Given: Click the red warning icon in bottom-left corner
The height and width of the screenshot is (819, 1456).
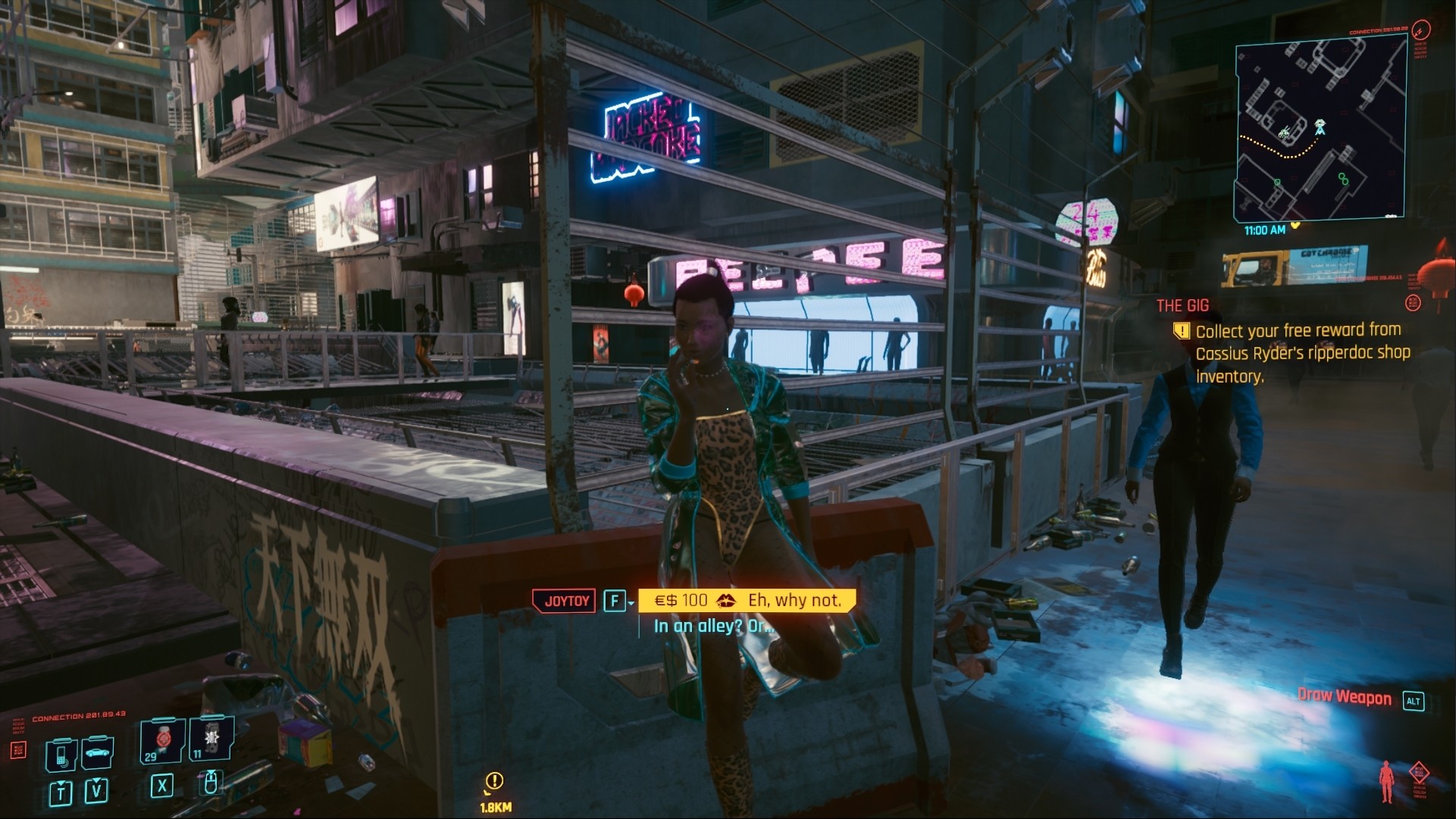Looking at the screenshot, I should click(x=20, y=749).
